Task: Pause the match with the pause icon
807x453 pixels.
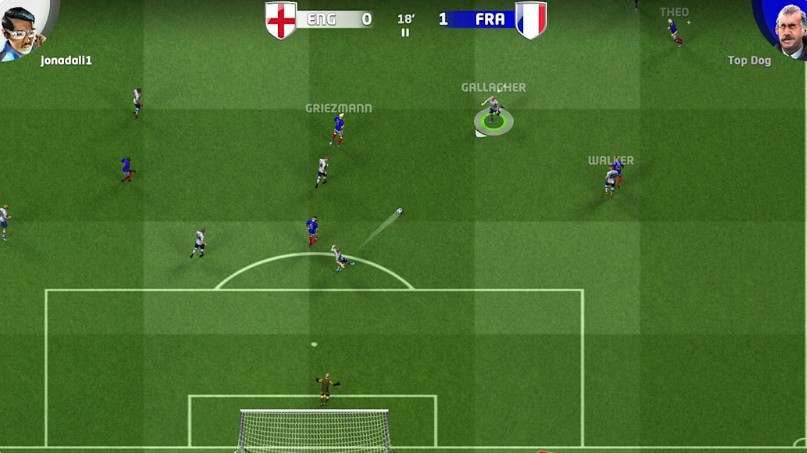Action: pos(405,32)
